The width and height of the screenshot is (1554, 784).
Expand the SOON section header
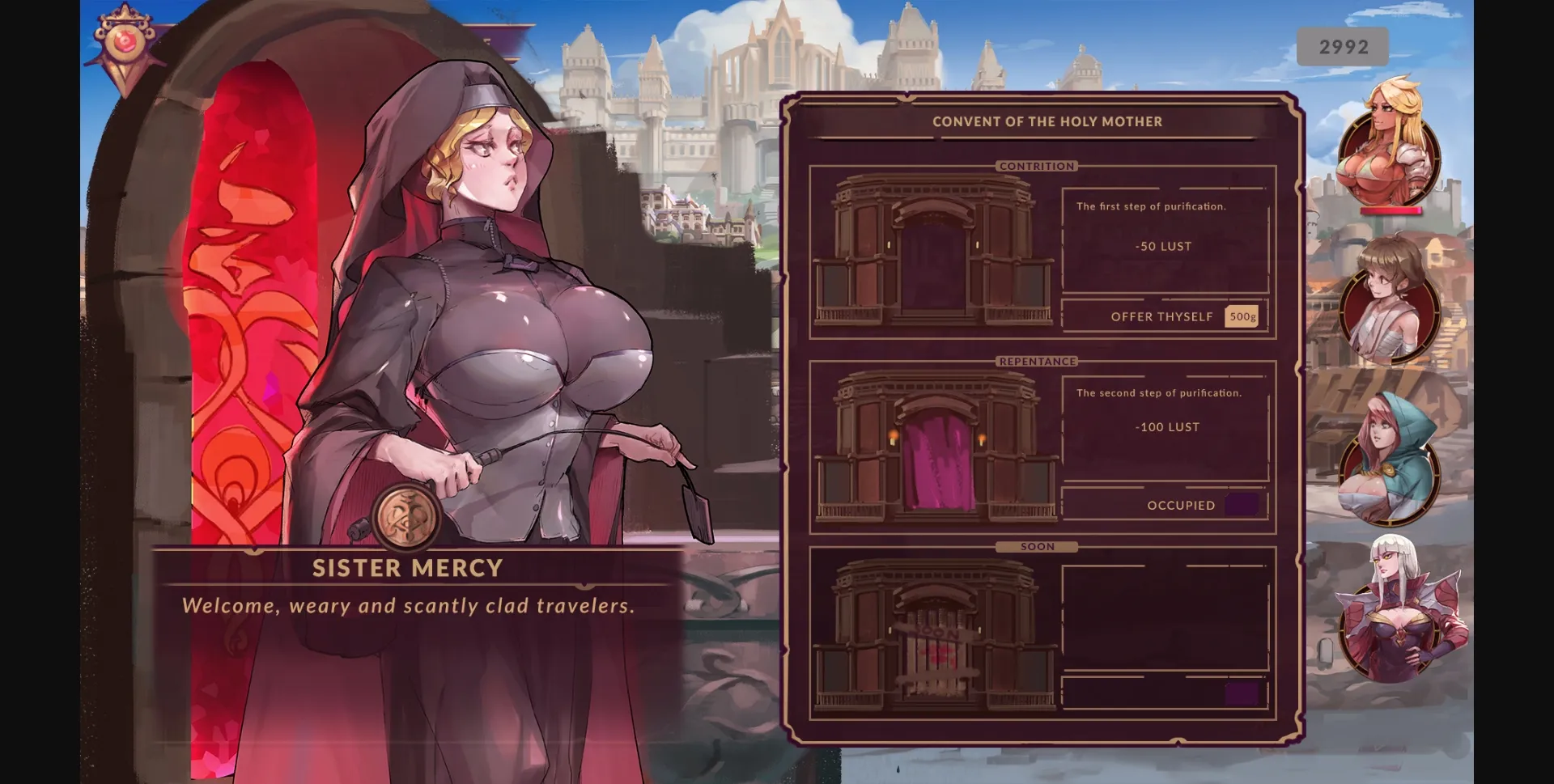[1038, 546]
